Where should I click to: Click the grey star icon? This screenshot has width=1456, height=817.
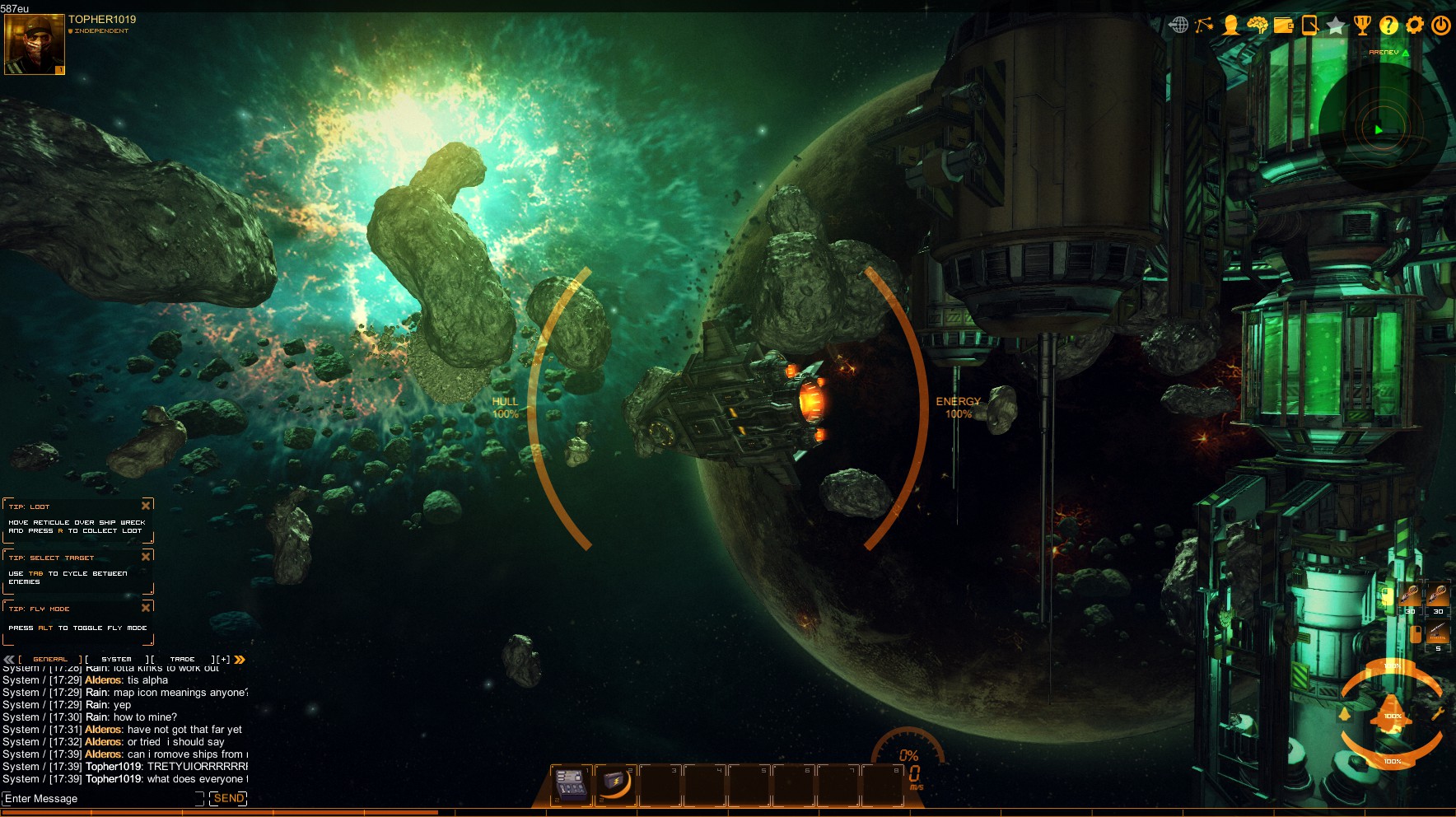pos(1336,26)
